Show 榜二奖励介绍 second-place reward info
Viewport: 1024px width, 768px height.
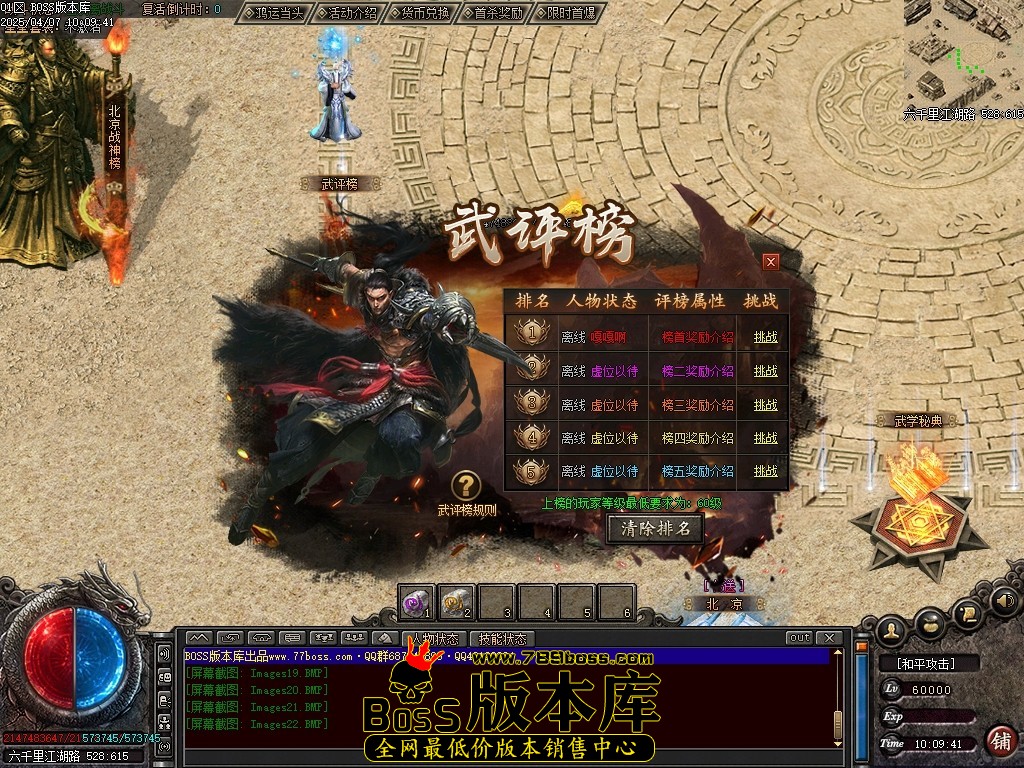point(697,371)
